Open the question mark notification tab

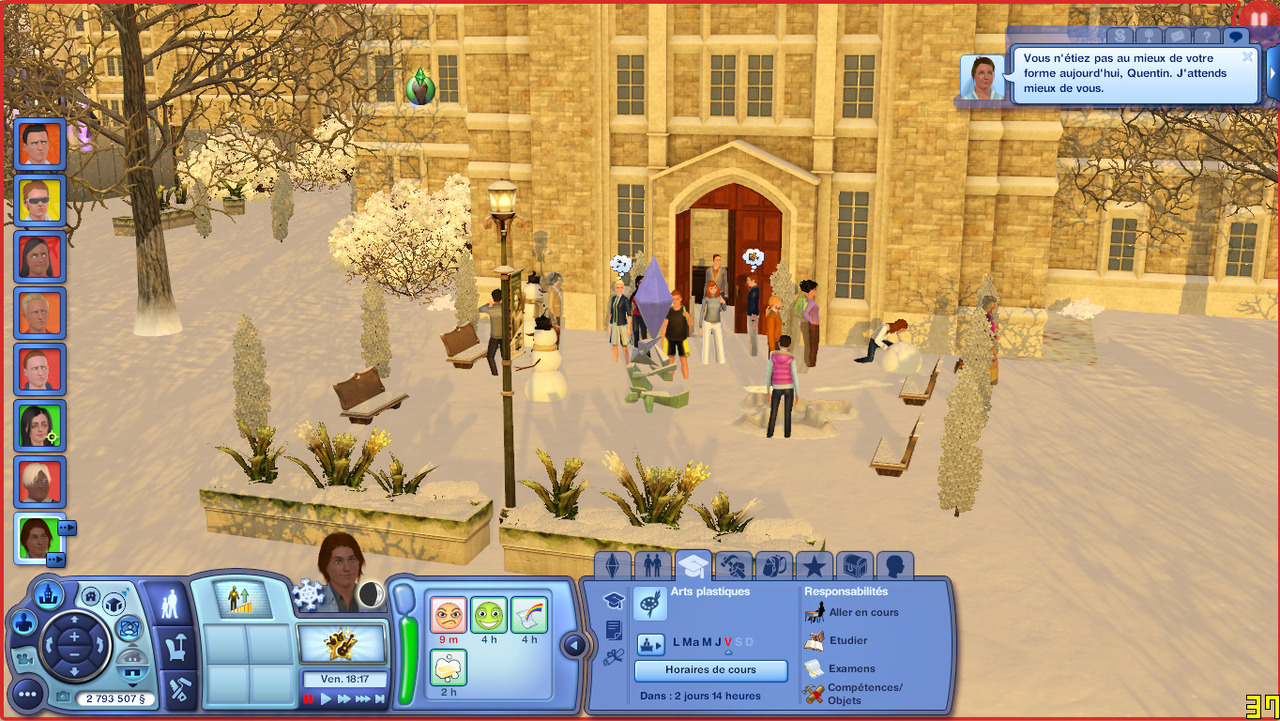click(x=1207, y=37)
